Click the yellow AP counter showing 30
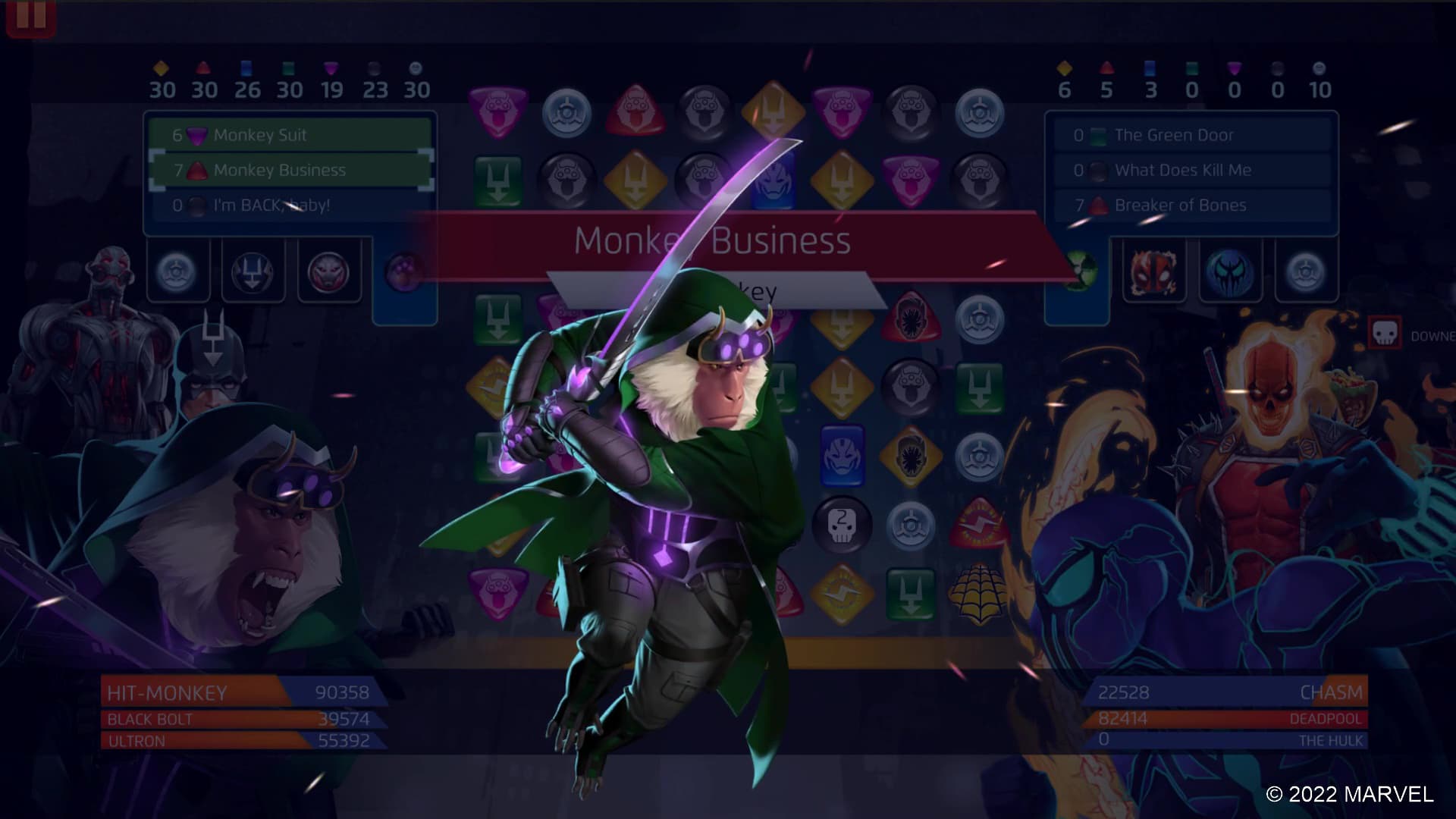Image resolution: width=1456 pixels, height=819 pixels. tap(162, 89)
